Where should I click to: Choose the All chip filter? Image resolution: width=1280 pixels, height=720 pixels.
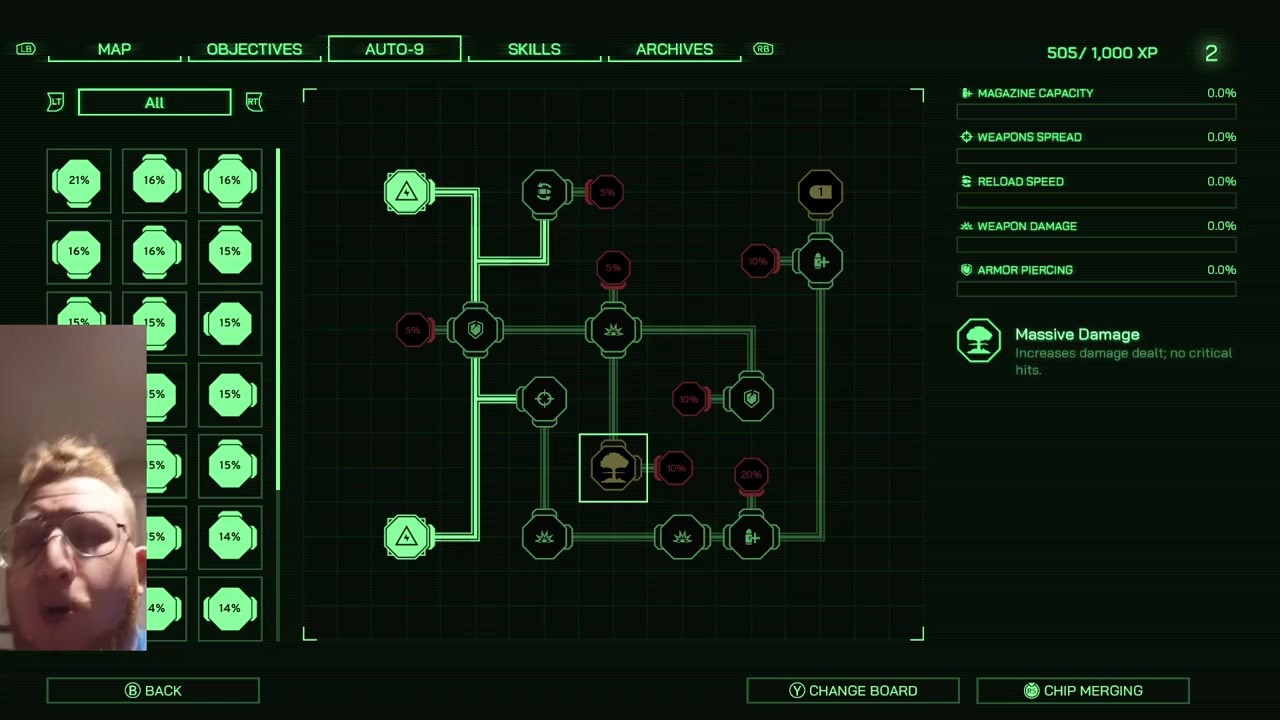(154, 102)
